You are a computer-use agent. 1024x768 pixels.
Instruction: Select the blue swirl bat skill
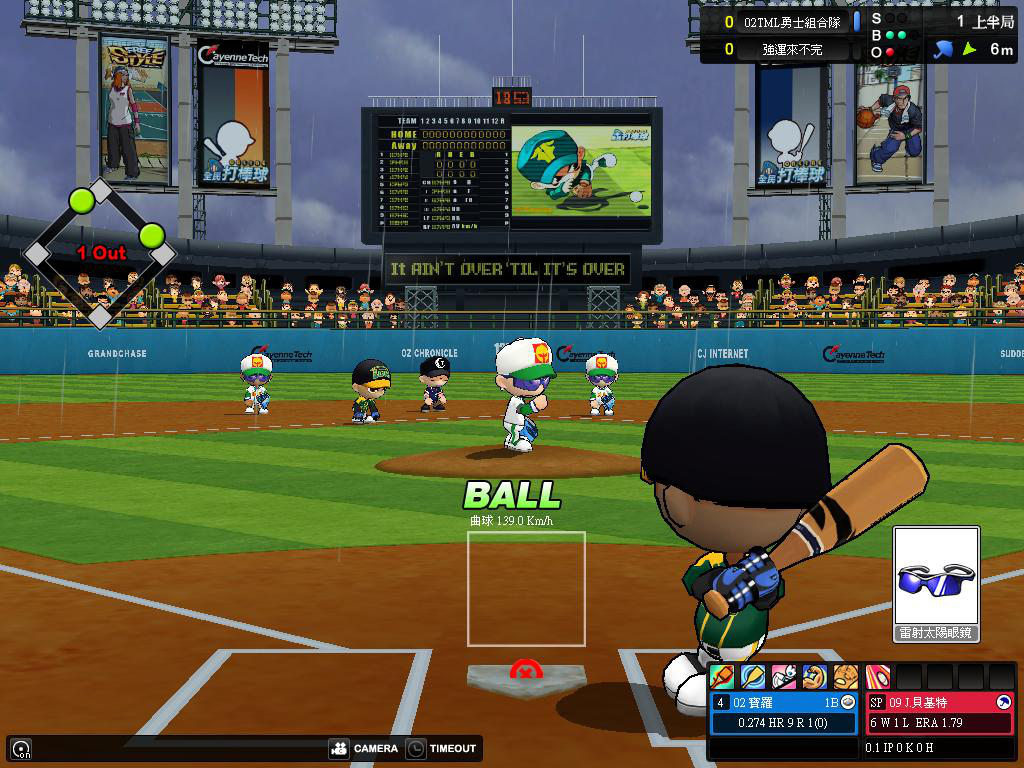(x=753, y=677)
